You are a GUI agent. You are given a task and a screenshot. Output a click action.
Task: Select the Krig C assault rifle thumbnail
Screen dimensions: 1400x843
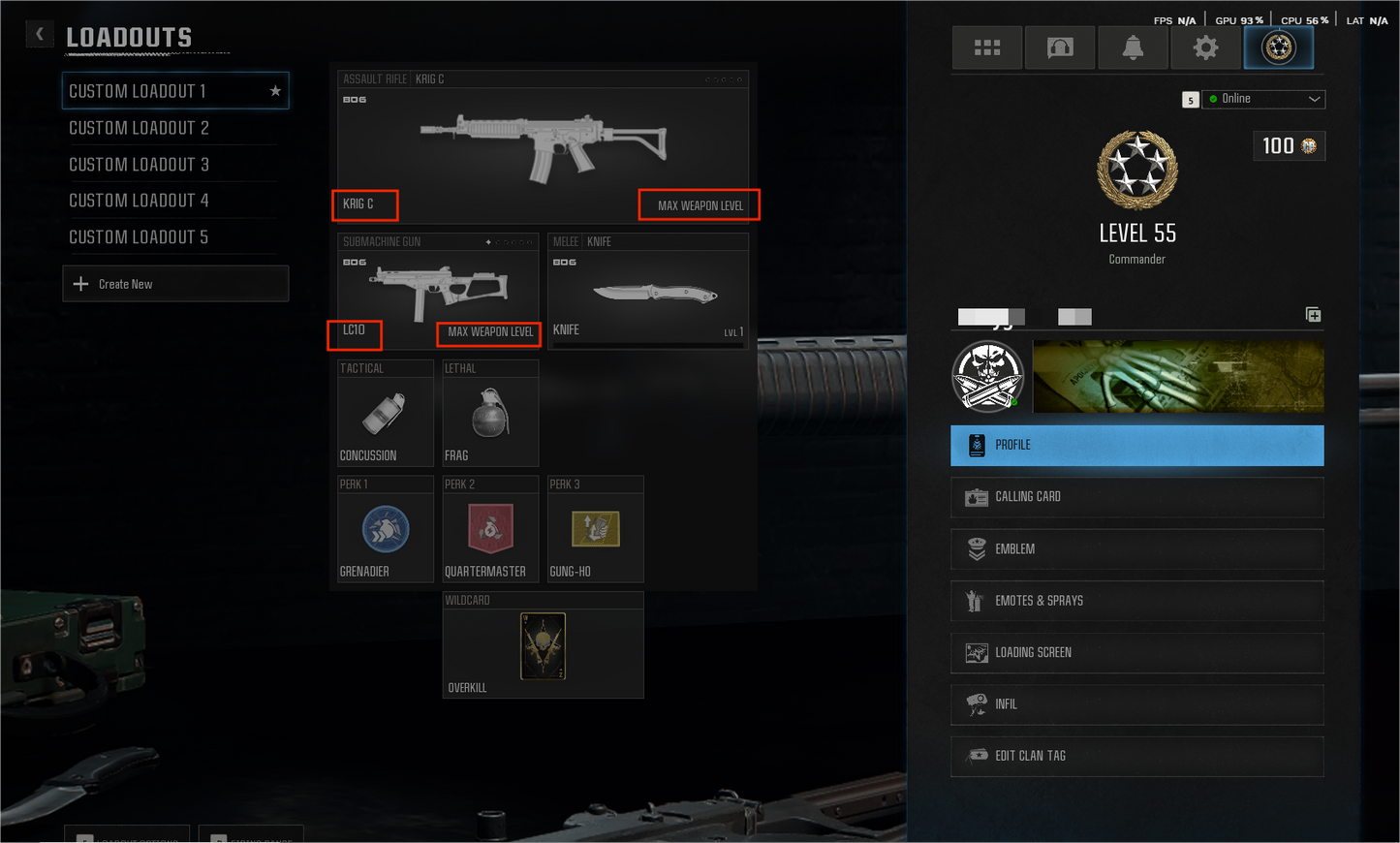543,145
